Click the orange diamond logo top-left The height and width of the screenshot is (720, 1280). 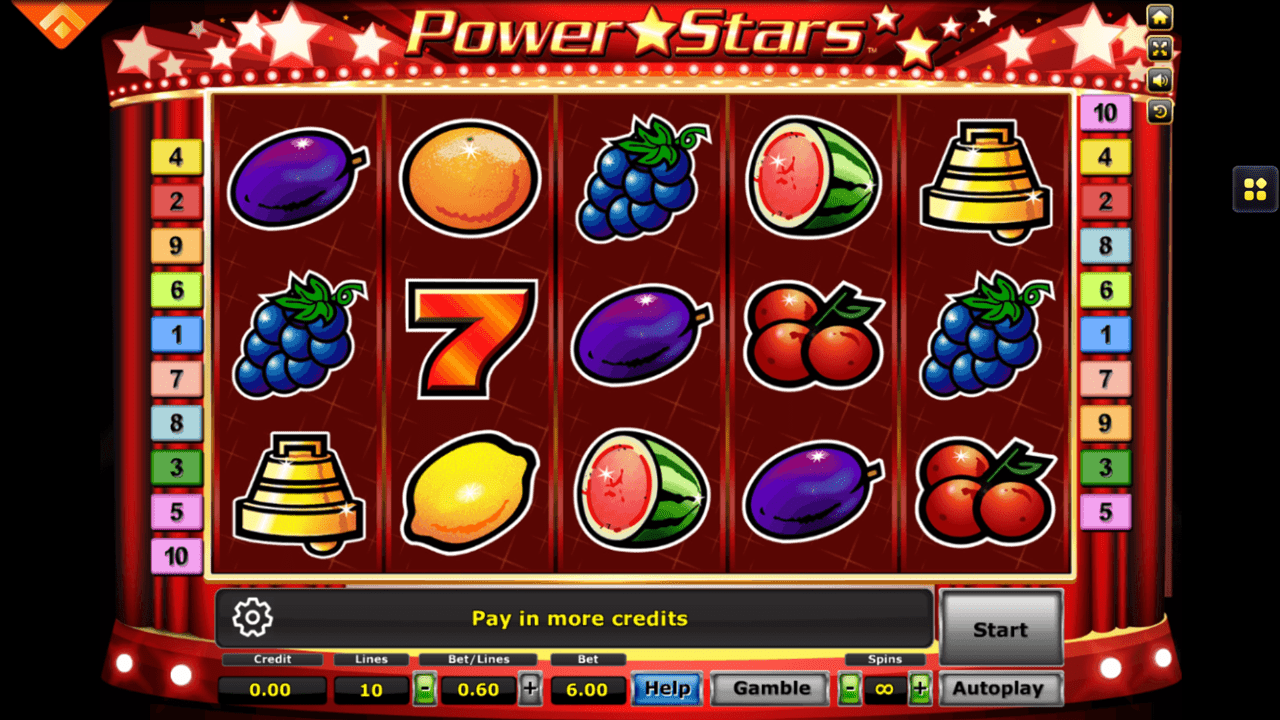(x=60, y=20)
